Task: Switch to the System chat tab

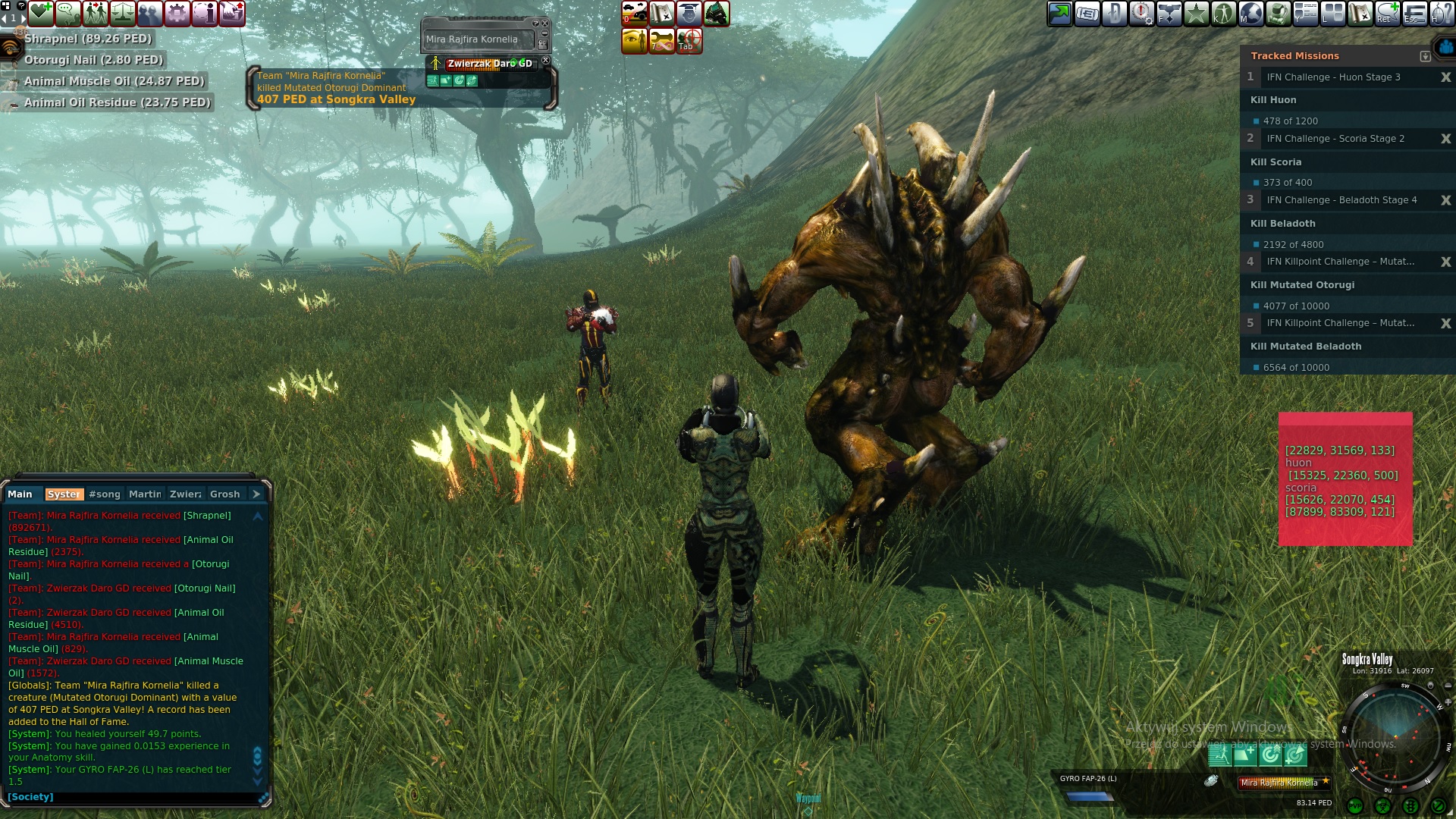Action: click(64, 494)
